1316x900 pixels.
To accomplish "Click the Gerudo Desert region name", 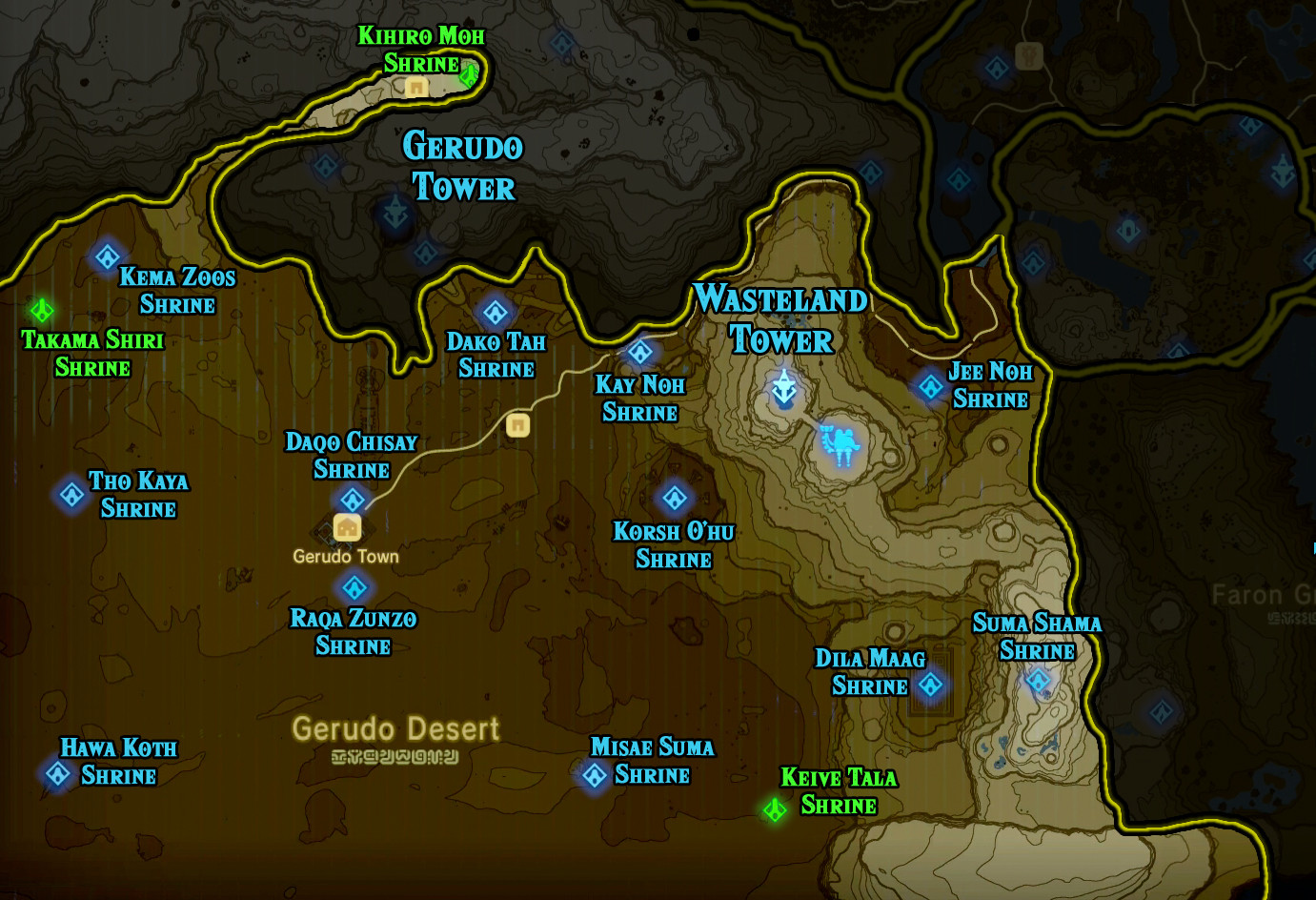I will (395, 730).
